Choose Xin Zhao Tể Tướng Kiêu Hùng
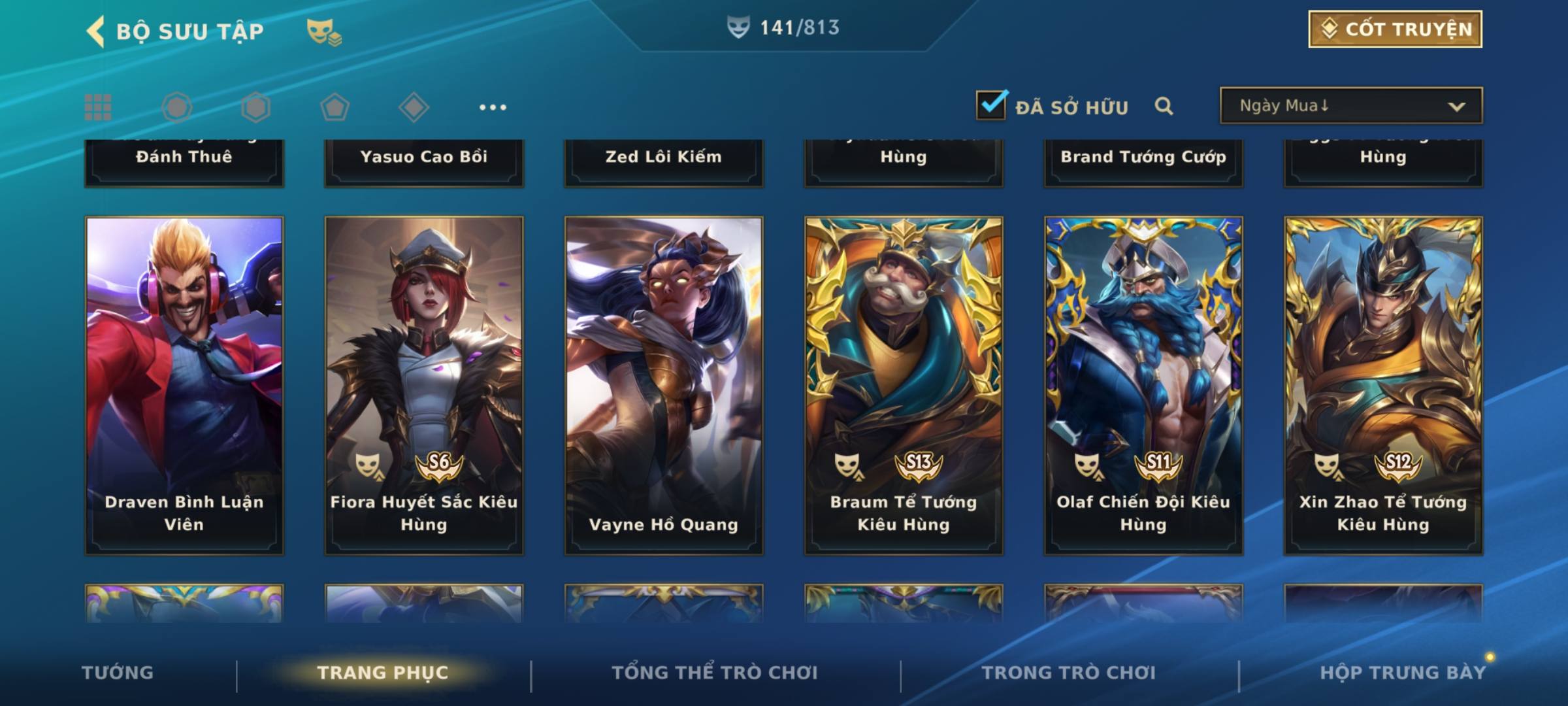Screen dimensions: 1568x706 click(x=1383, y=386)
